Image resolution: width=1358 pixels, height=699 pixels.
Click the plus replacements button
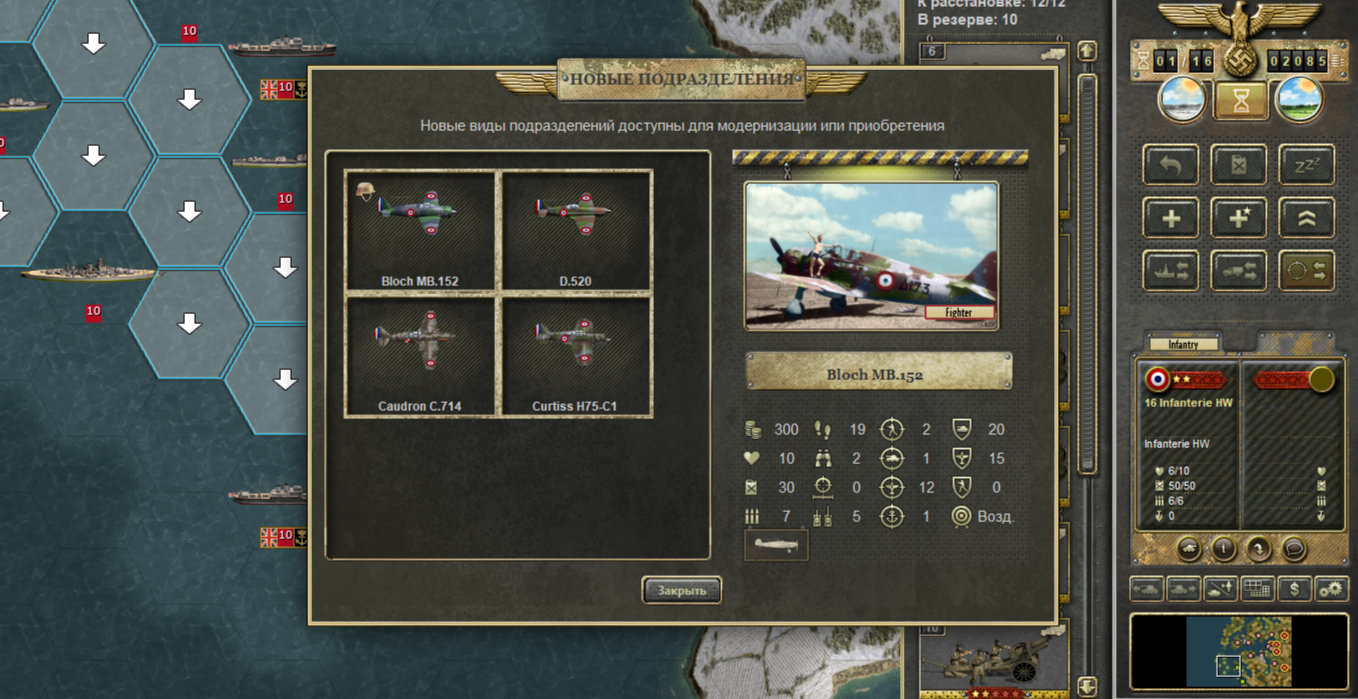pyautogui.click(x=1170, y=218)
